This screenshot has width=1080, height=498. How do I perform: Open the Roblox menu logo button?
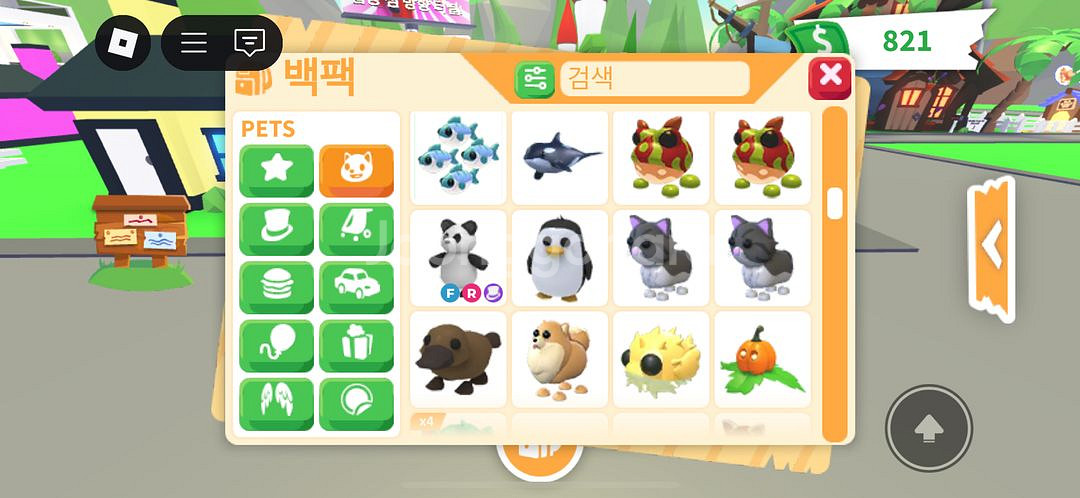tap(122, 42)
